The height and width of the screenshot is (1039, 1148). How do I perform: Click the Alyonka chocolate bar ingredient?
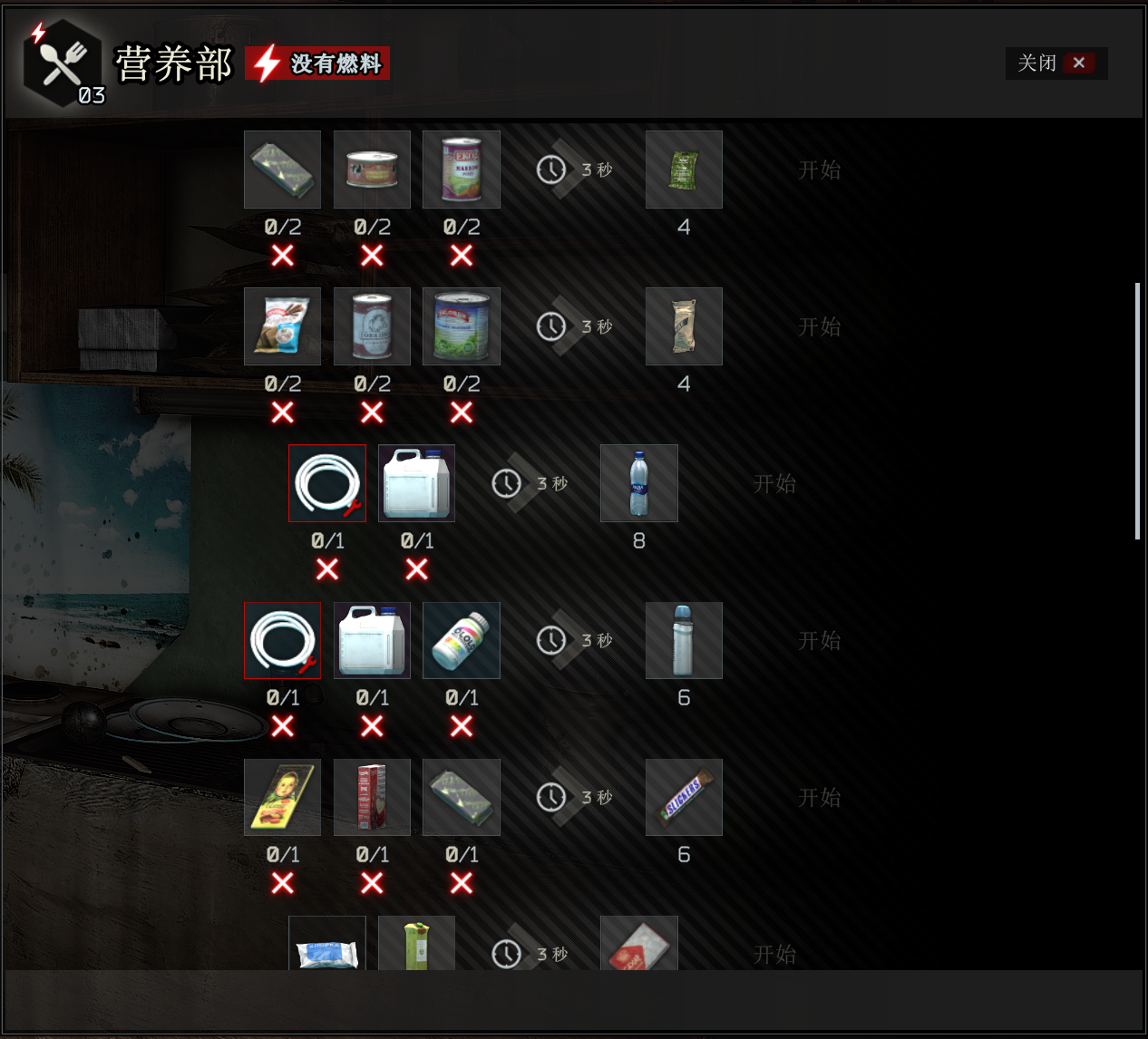coord(282,798)
